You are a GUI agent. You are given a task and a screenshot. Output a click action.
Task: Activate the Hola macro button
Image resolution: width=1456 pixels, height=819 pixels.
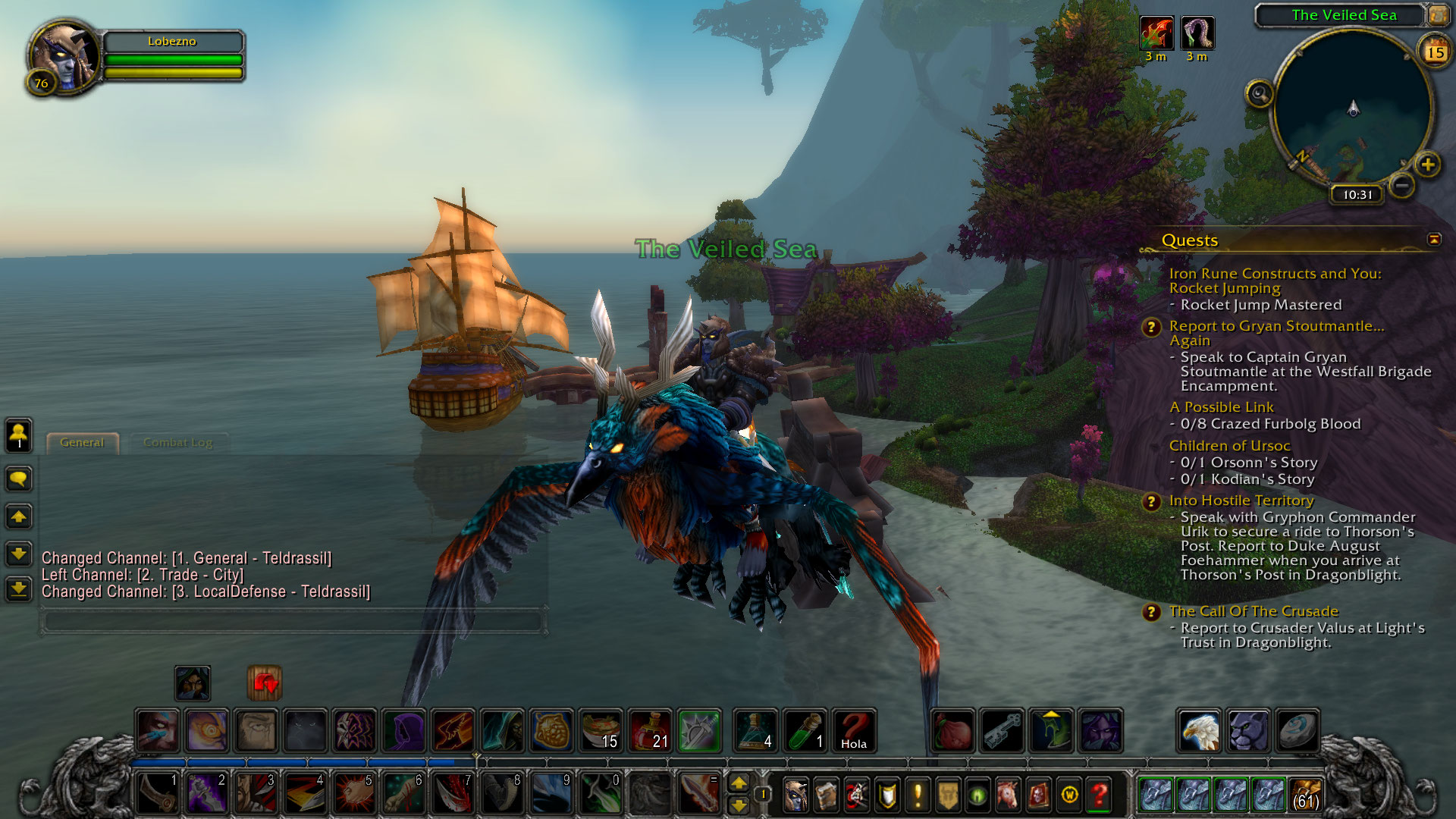coord(854,731)
